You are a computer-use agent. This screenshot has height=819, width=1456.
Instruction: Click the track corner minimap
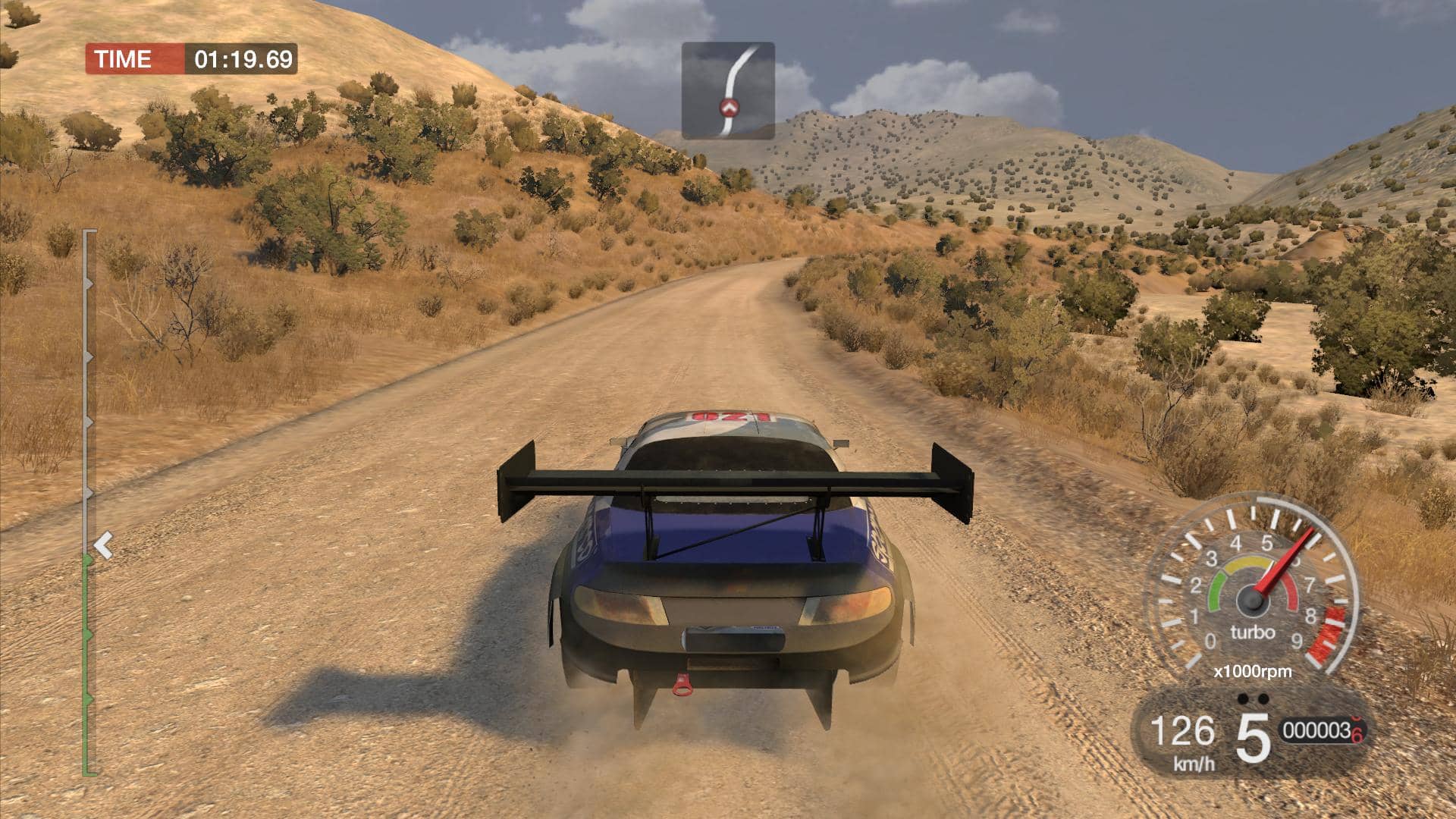point(728,90)
